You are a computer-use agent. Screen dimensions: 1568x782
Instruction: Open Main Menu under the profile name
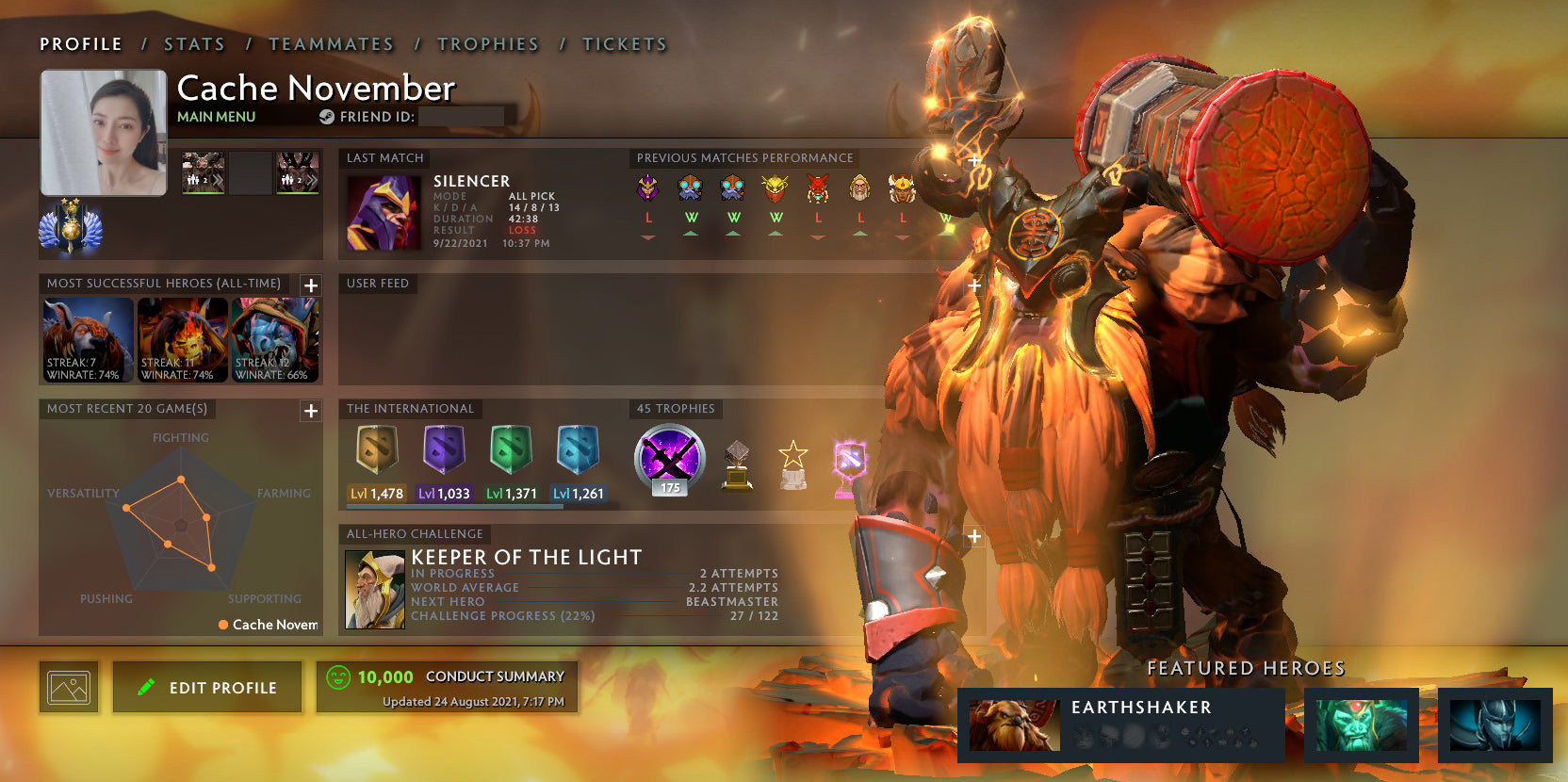[216, 116]
